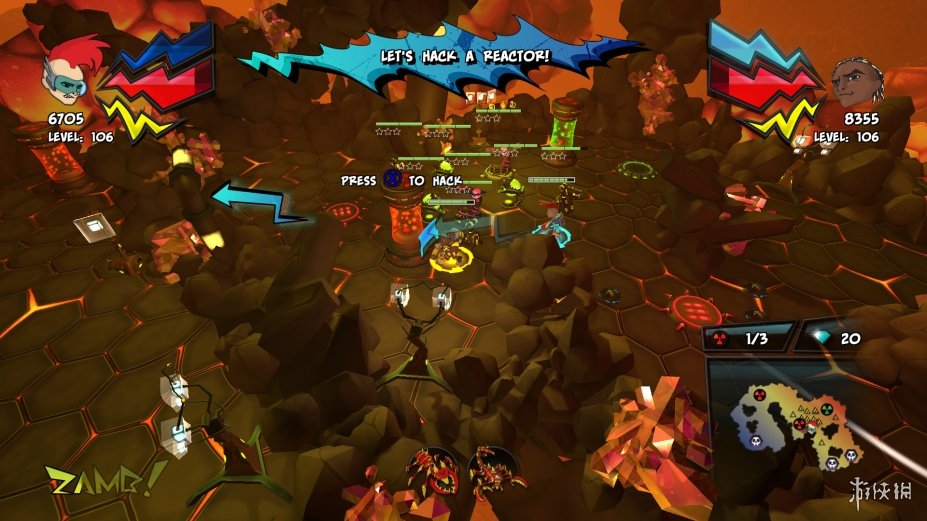Click the red-haired player portrait
Viewport: 927px width, 521px height.
pyautogui.click(x=65, y=73)
